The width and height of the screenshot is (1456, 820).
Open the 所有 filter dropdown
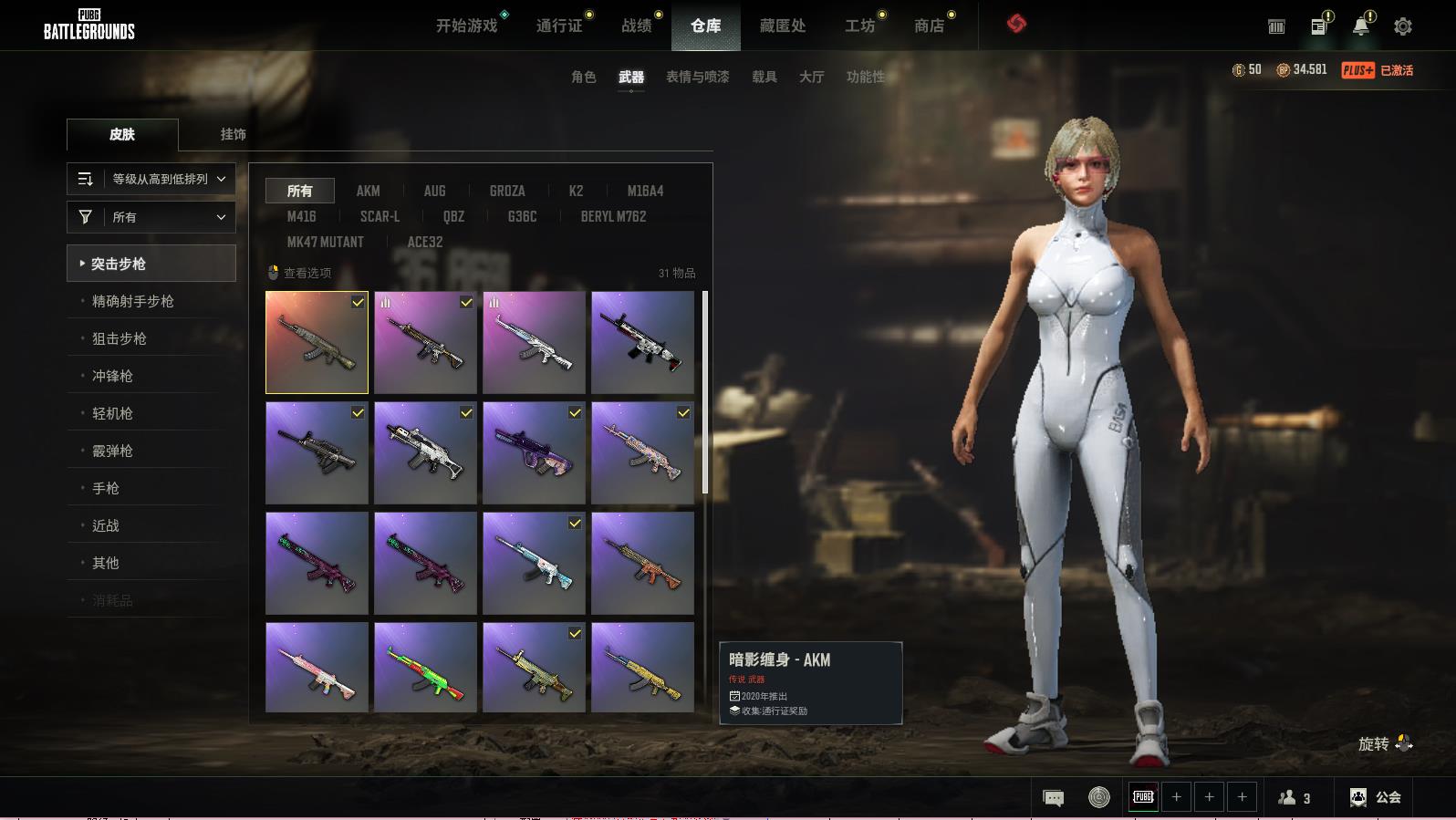coord(151,217)
